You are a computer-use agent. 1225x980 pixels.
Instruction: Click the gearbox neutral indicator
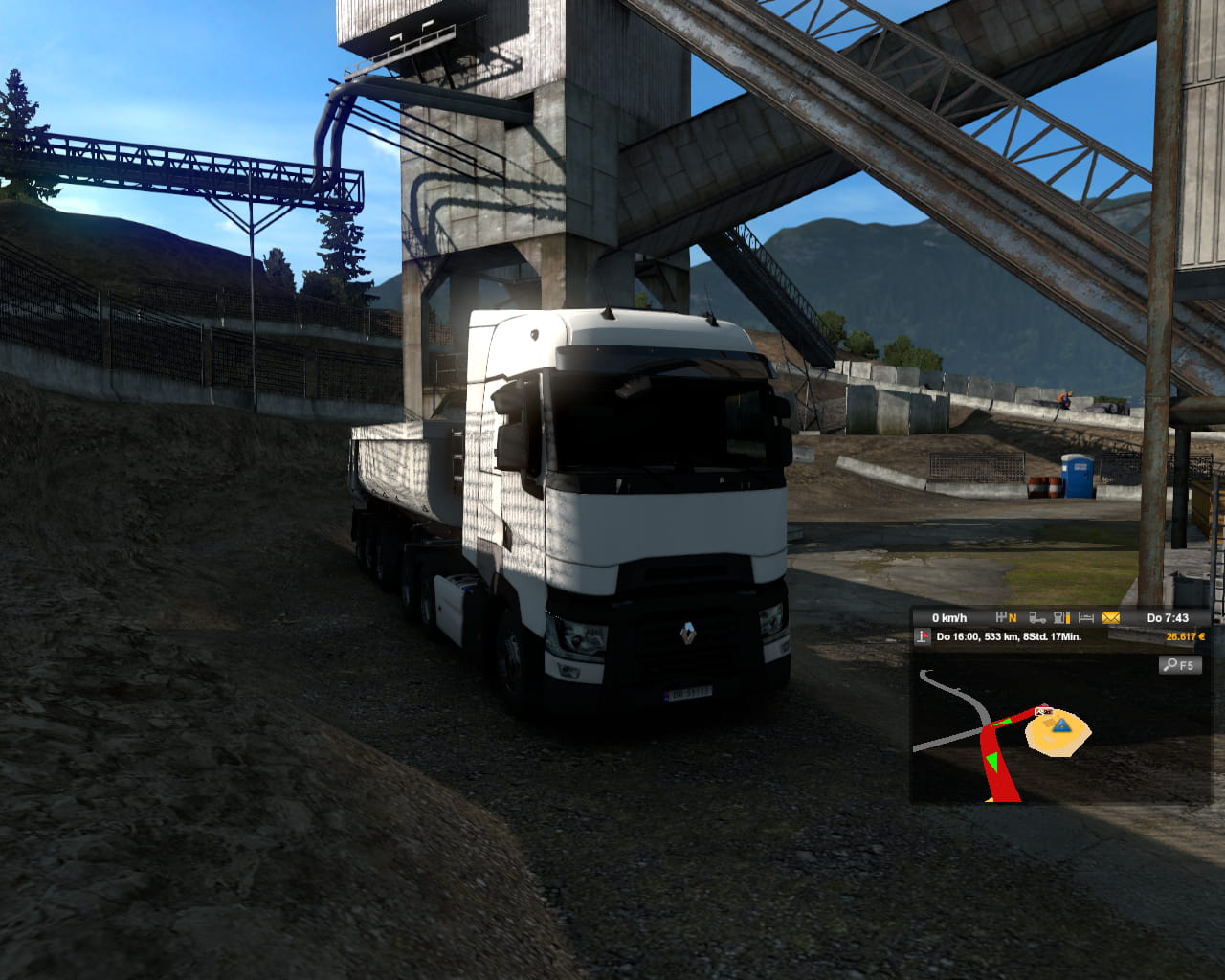pos(1006,618)
